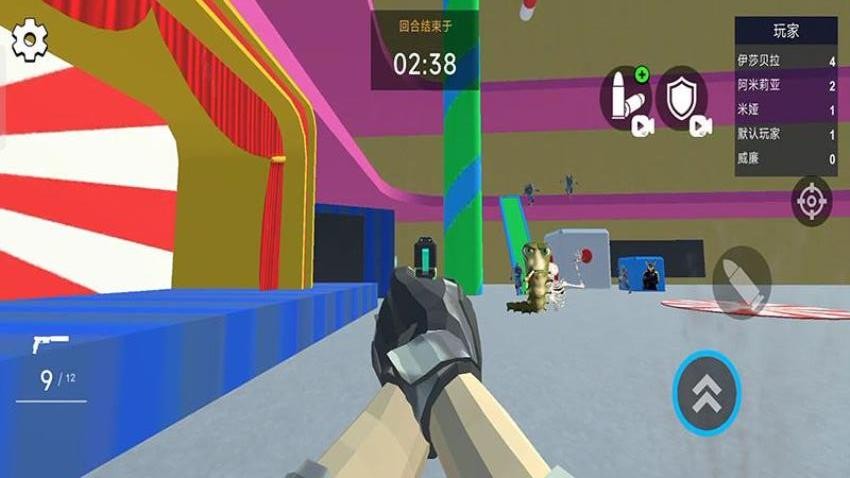850x478 pixels.
Task: Tap the bullet ammo video reward button
Action: [x=625, y=99]
